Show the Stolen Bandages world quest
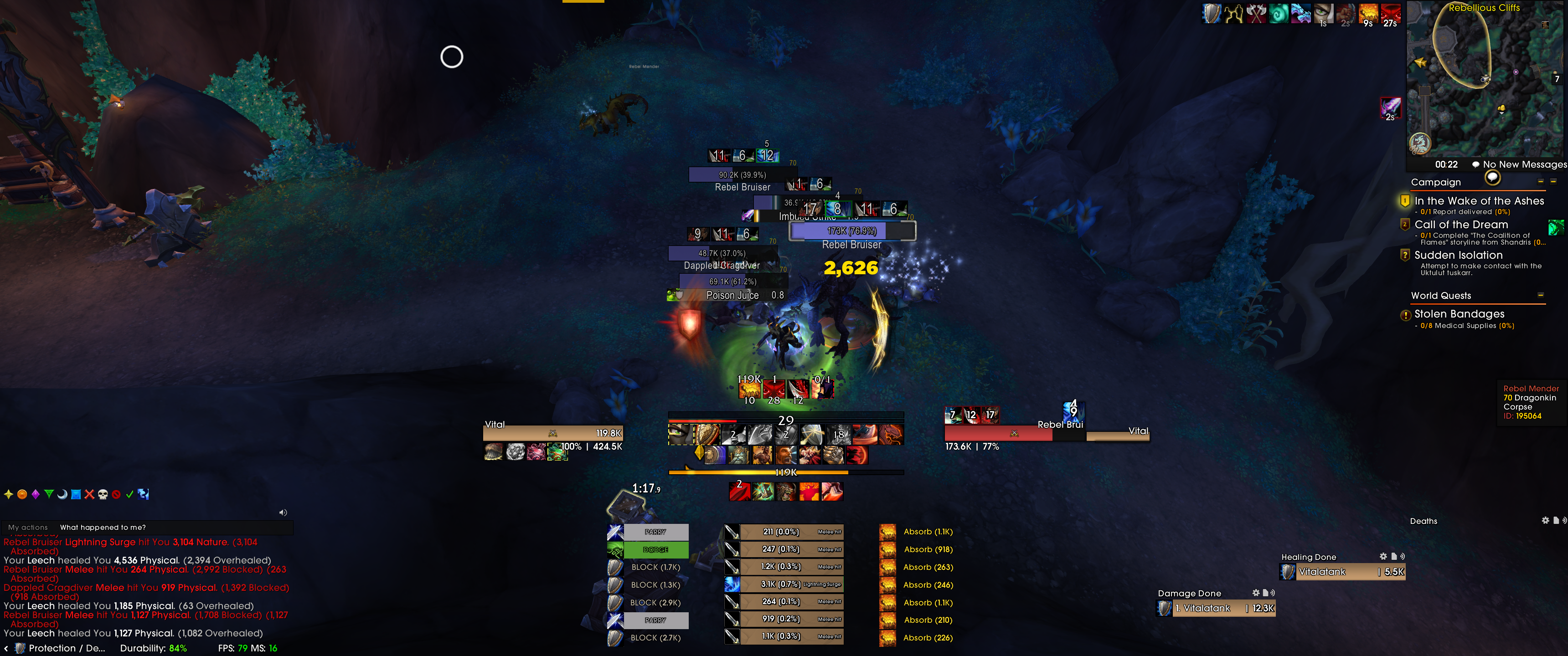This screenshot has height=656, width=1568. click(x=1459, y=314)
